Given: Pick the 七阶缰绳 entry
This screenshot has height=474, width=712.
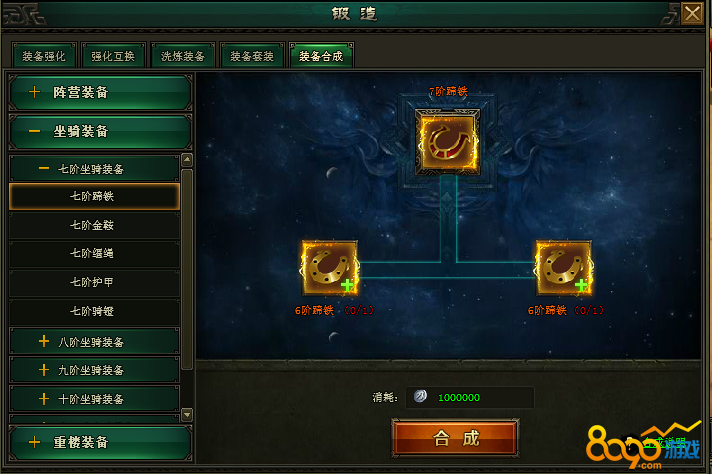Looking at the screenshot, I should (94, 254).
